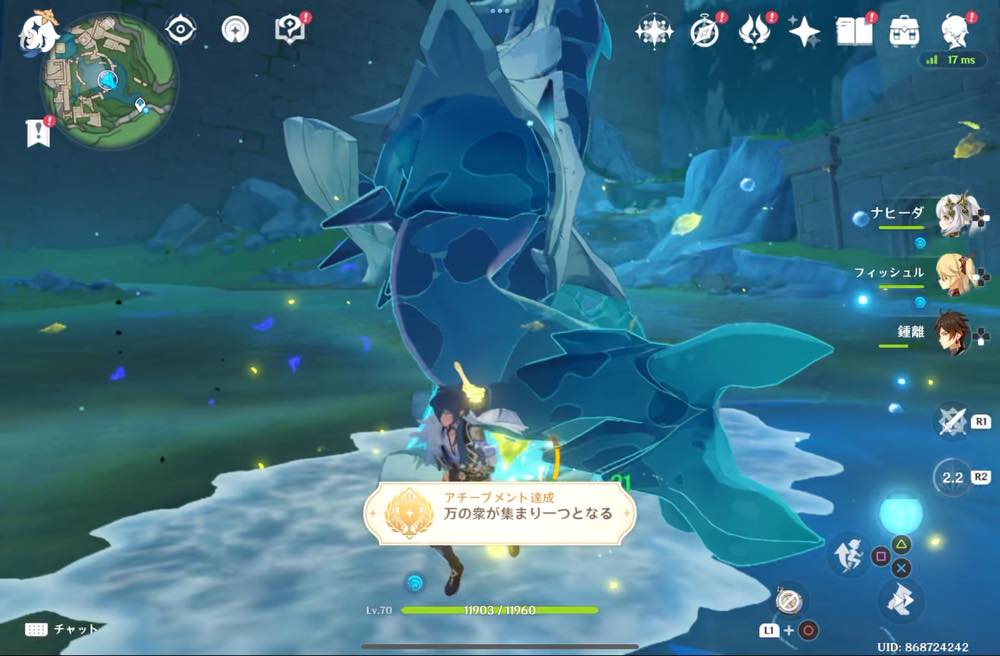Open the backpack inventory

click(x=905, y=31)
